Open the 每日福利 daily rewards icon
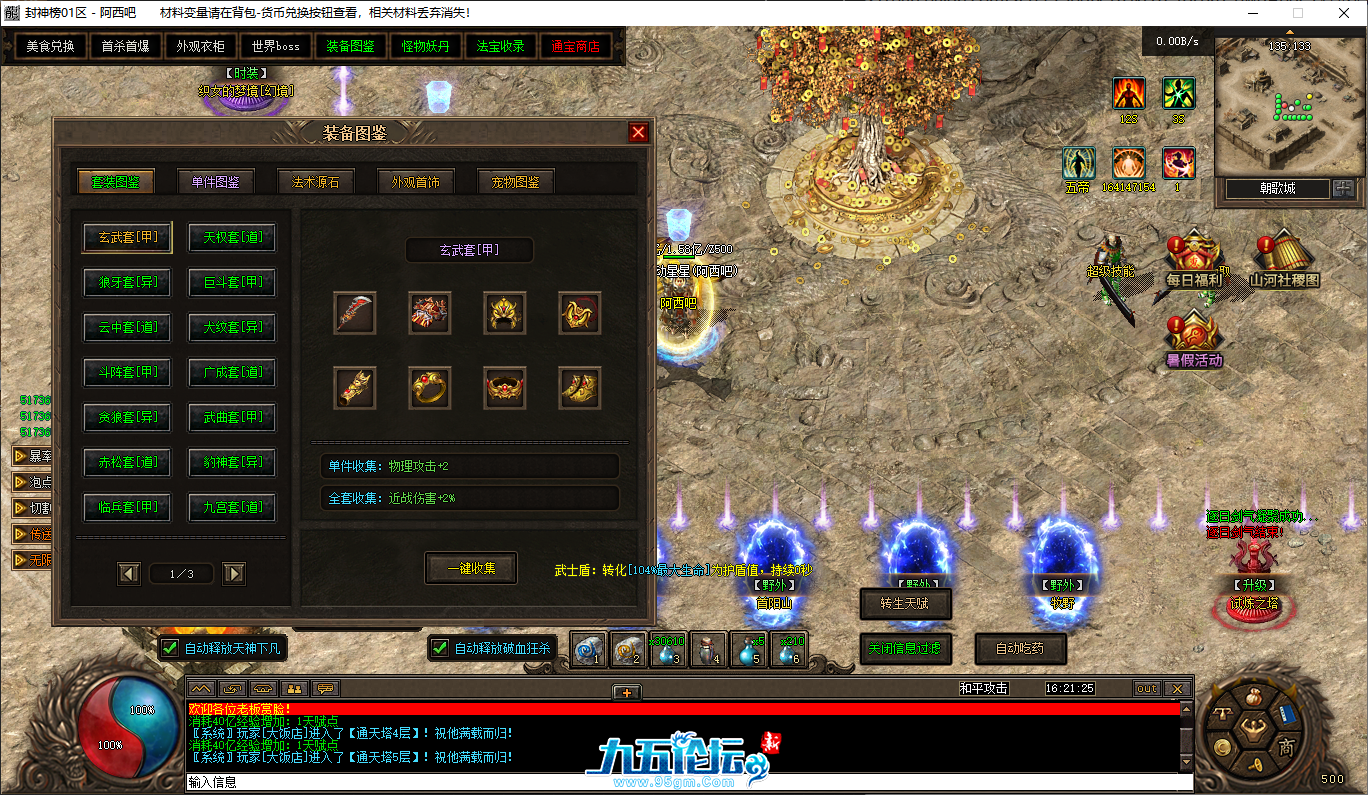 point(1193,262)
